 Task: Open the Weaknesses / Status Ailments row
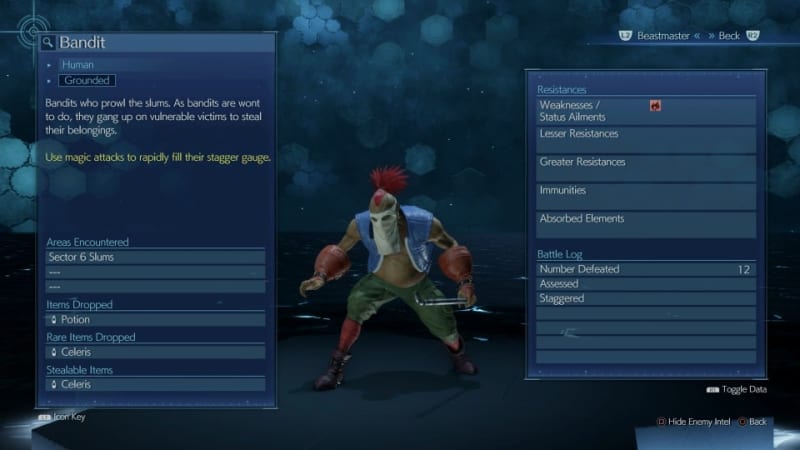click(646, 111)
